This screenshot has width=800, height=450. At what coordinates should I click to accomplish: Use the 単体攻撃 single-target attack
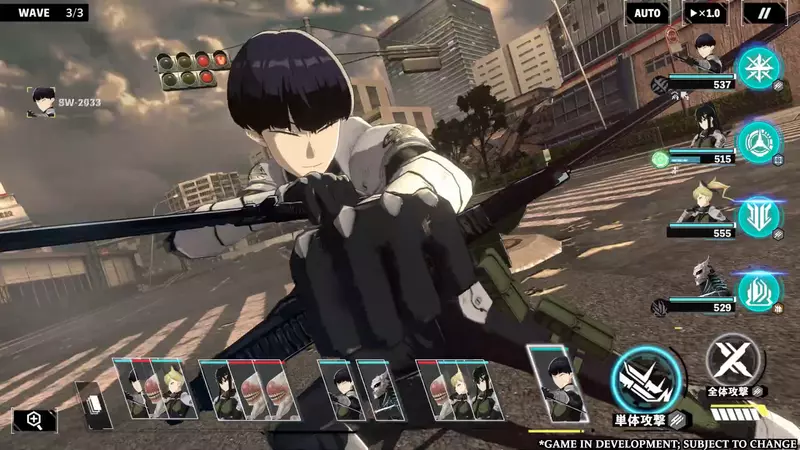(x=643, y=383)
